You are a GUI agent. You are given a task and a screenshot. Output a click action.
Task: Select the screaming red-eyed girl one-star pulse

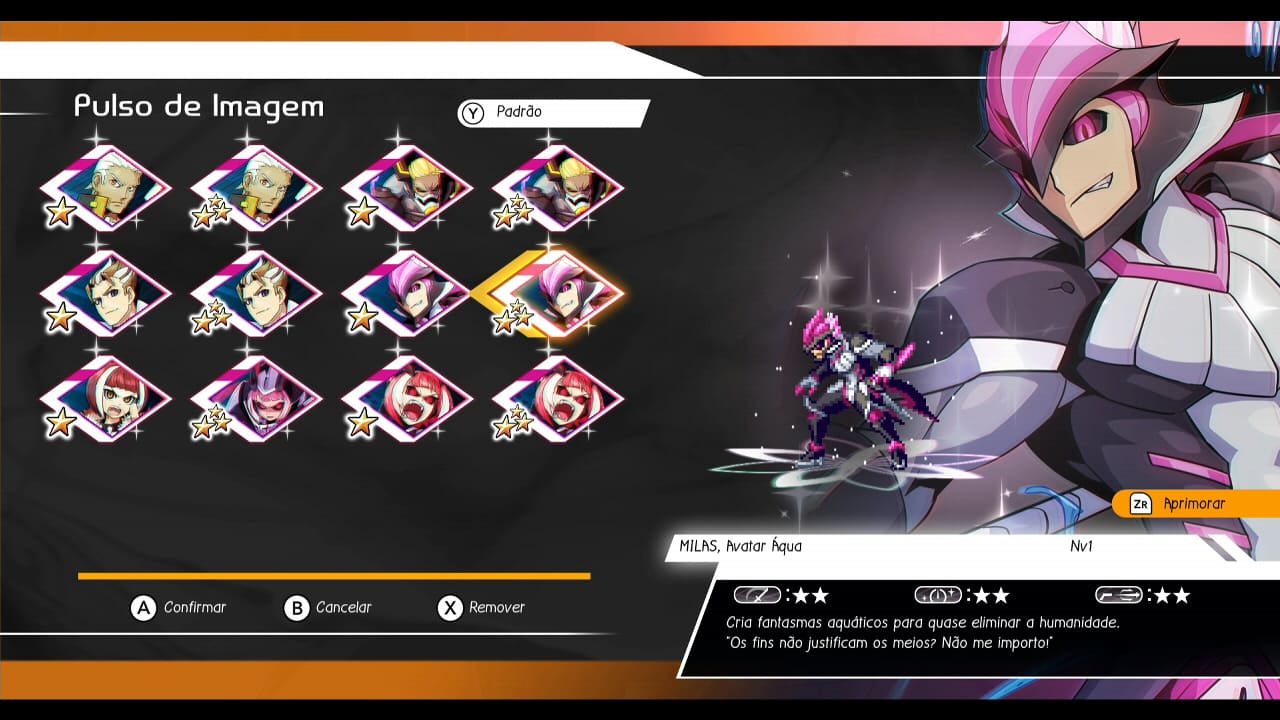point(408,399)
